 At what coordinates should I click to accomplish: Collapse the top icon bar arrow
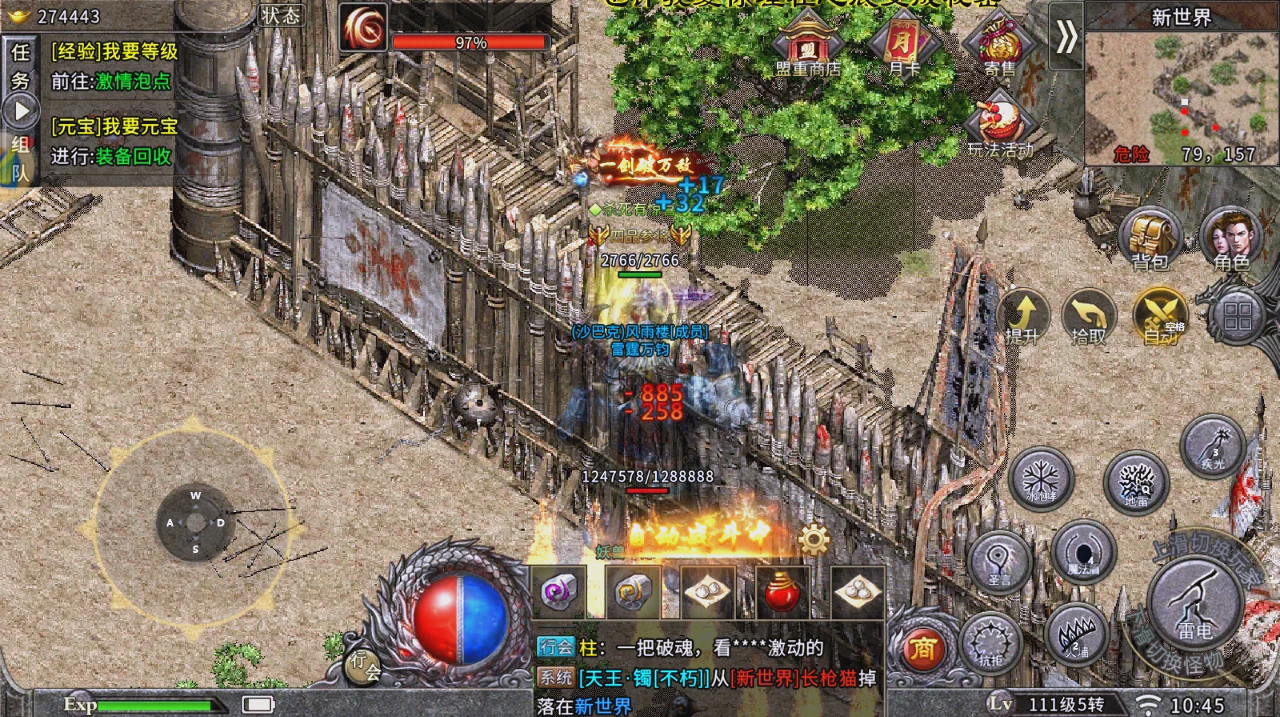click(x=1066, y=36)
